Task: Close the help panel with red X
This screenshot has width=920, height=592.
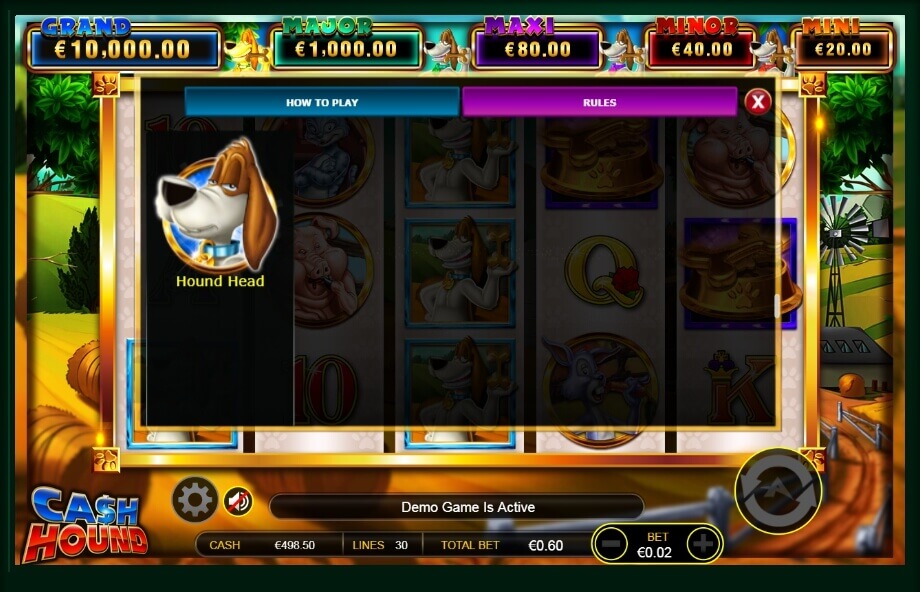Action: coord(758,101)
